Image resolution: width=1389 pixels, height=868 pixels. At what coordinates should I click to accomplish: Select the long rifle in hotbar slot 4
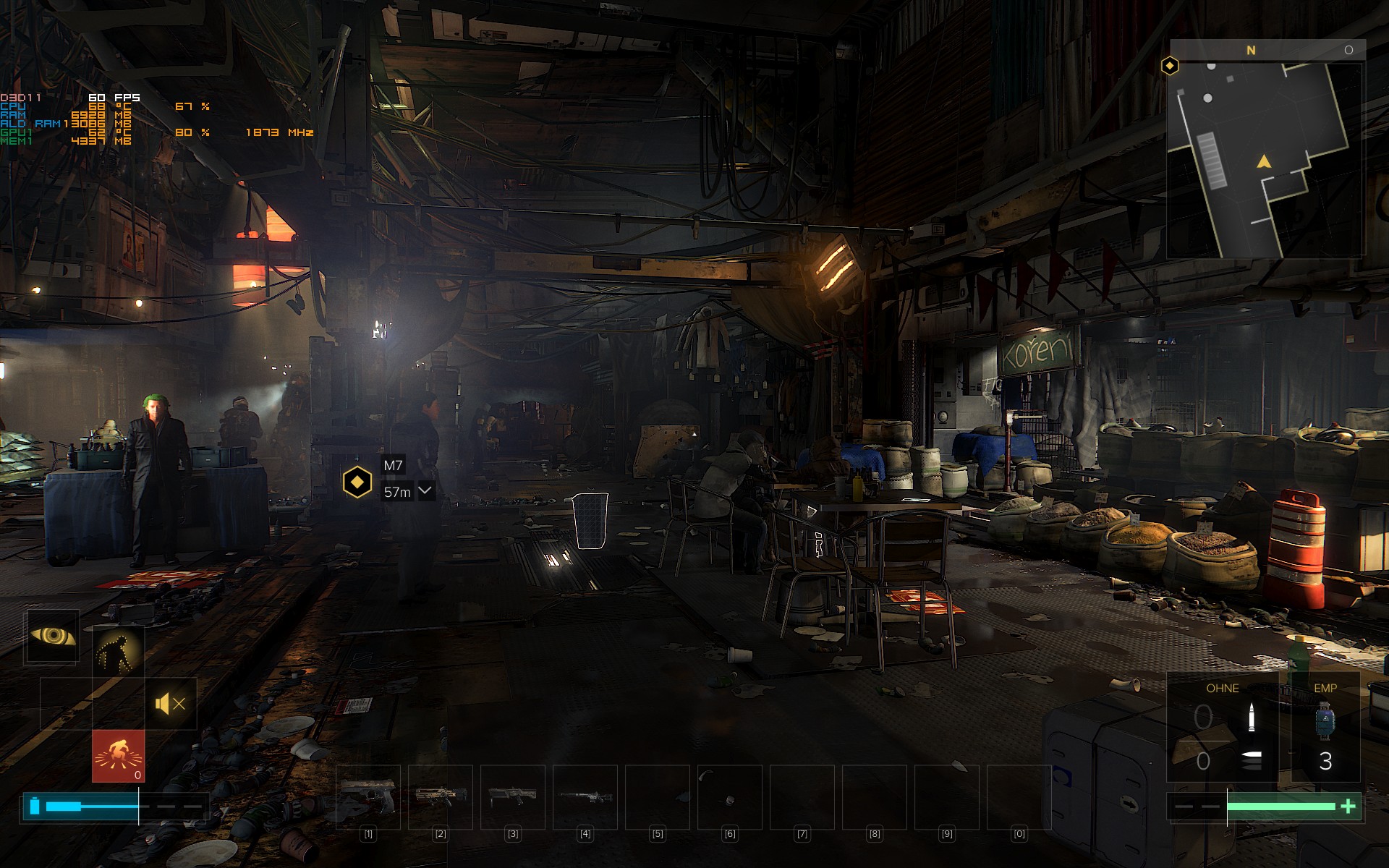pyautogui.click(x=585, y=796)
